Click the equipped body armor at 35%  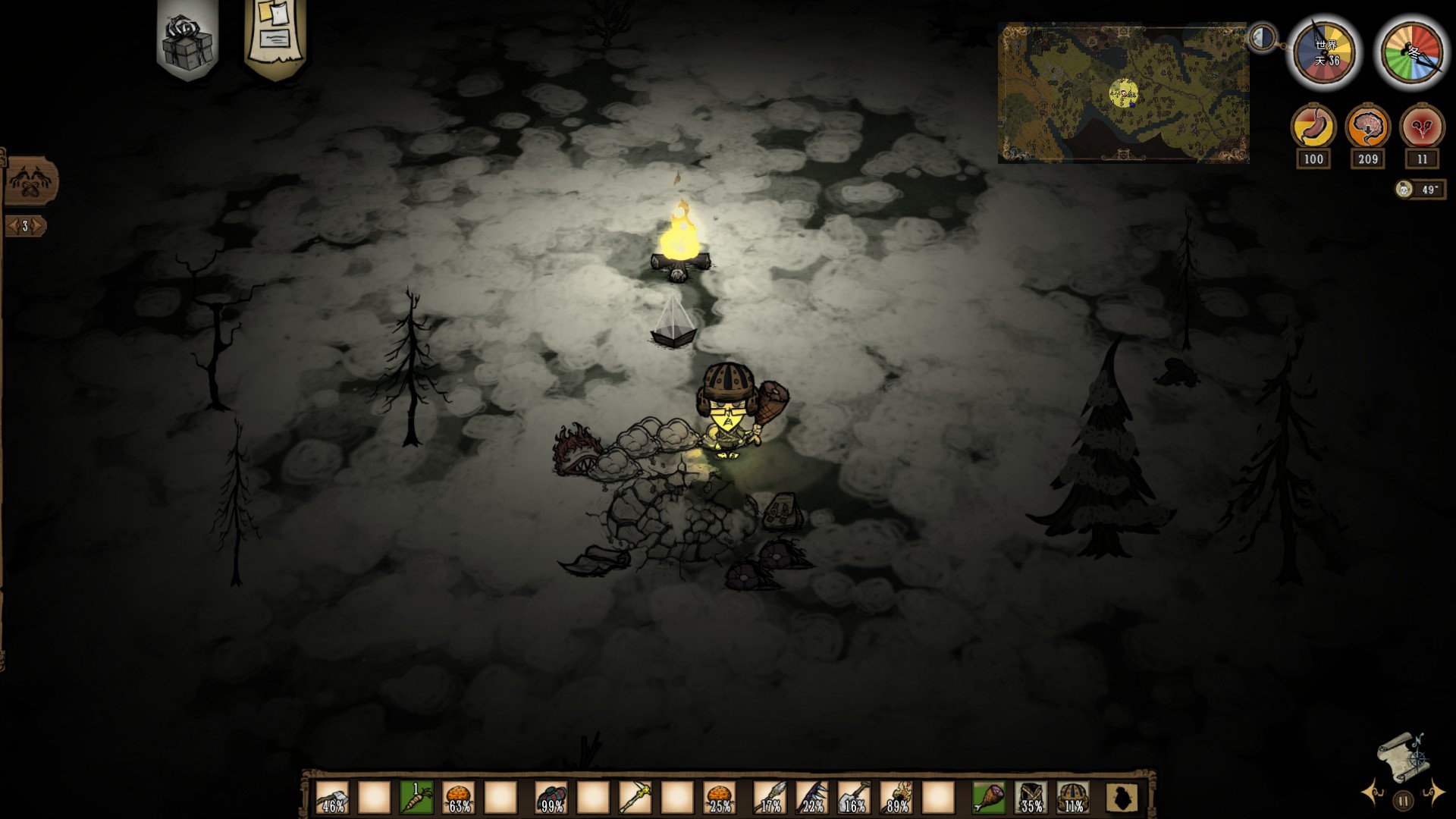tap(1031, 798)
